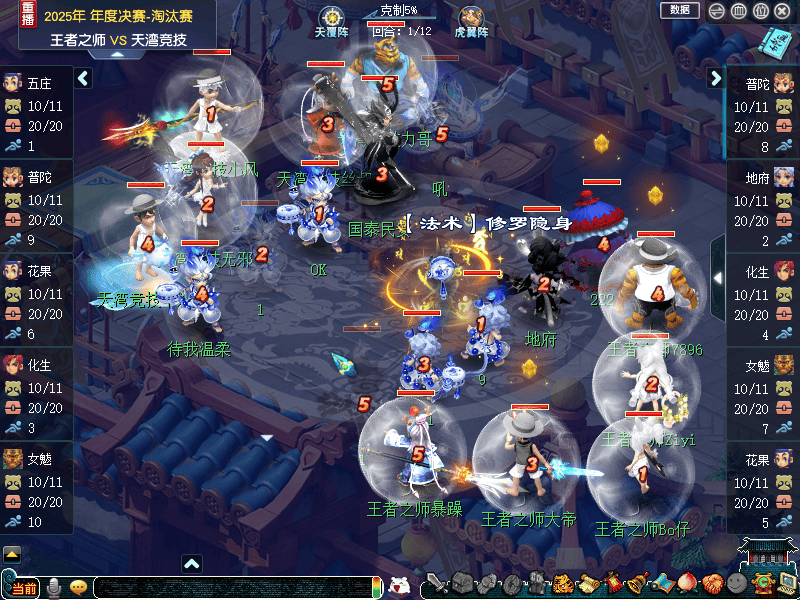Image resolution: width=800 pixels, height=600 pixels.
Task: Select the 当前 chat channel button
Action: (x=24, y=587)
